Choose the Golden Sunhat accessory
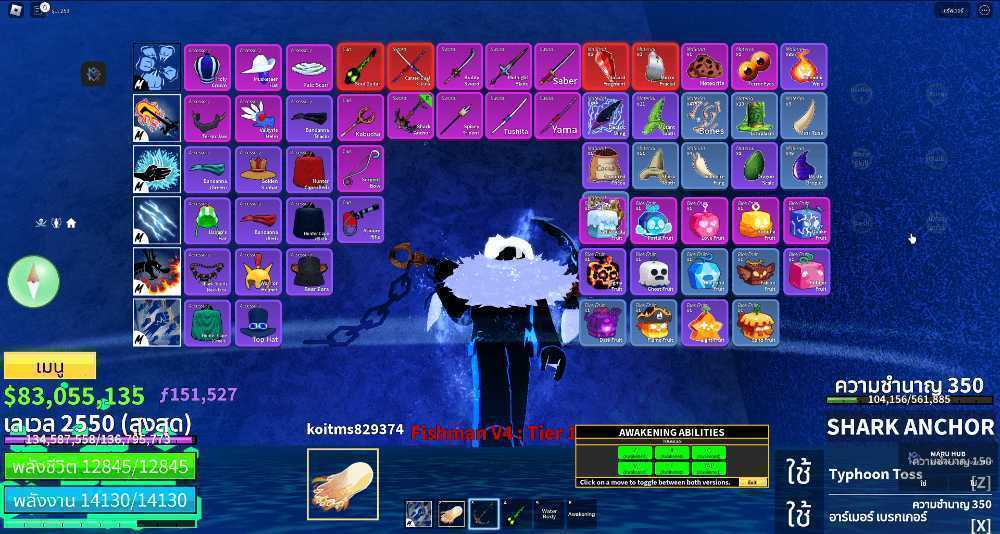Viewport: 1000px width, 534px height. coord(258,169)
